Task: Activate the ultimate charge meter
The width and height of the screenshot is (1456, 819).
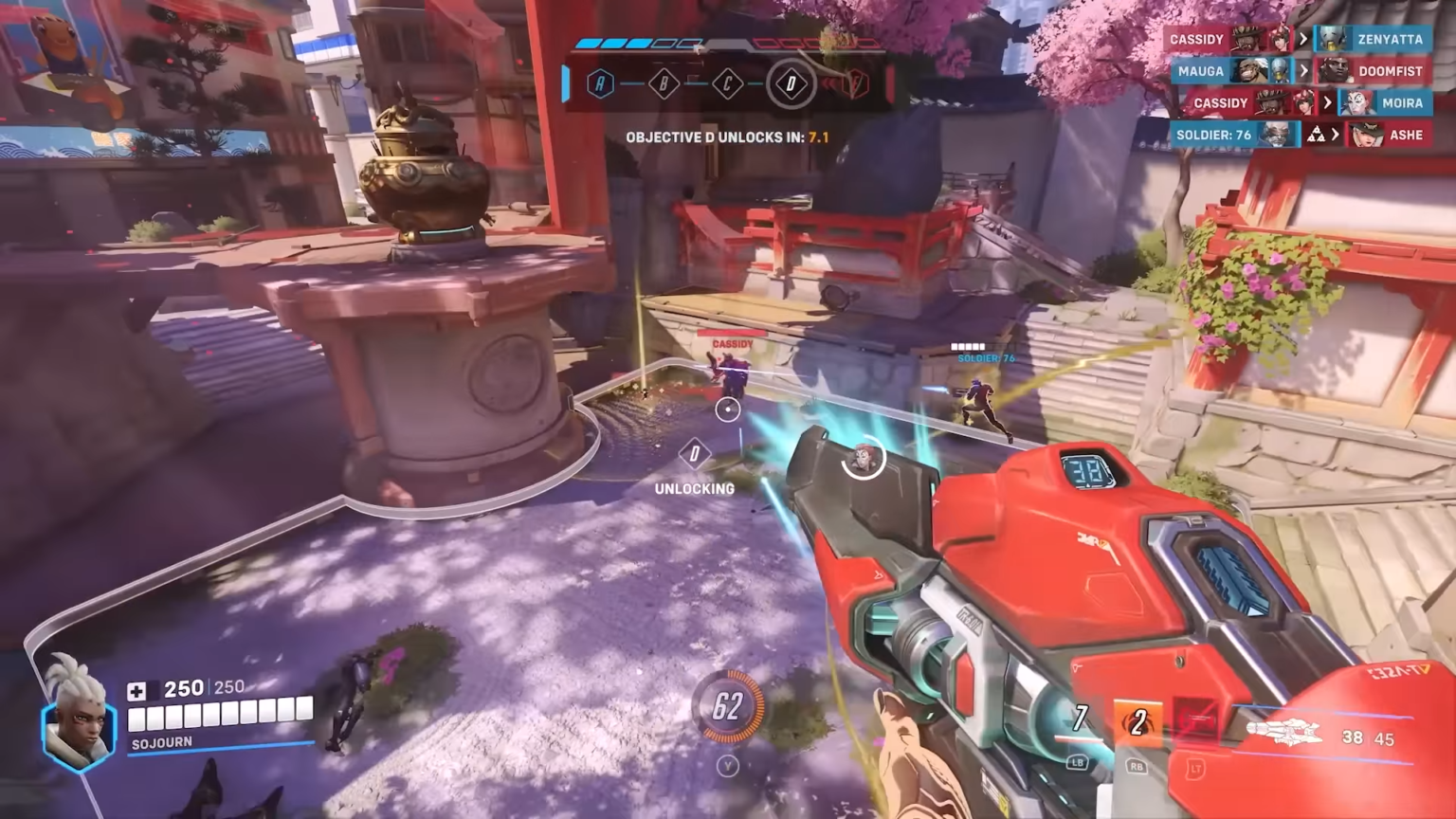Action: [x=727, y=706]
